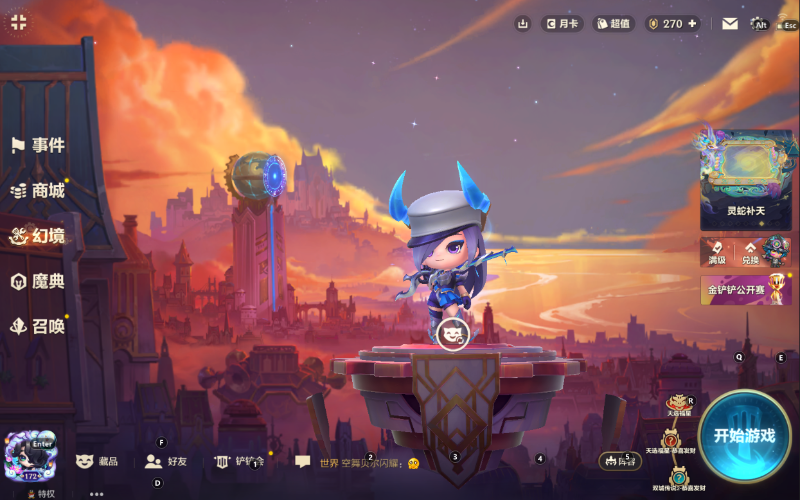Open the mail envelope inbox

click(729, 23)
